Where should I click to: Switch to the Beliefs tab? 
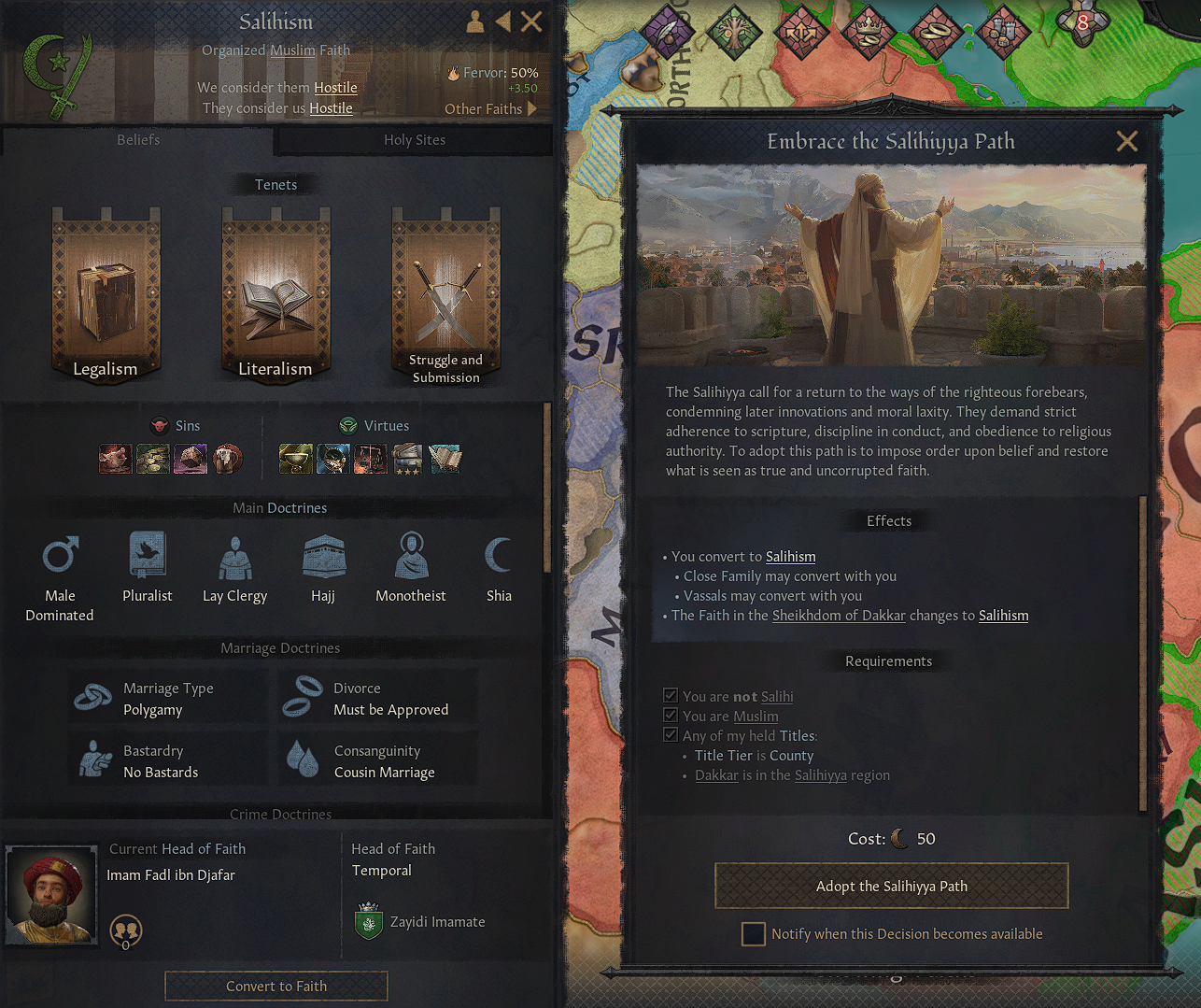[137, 140]
